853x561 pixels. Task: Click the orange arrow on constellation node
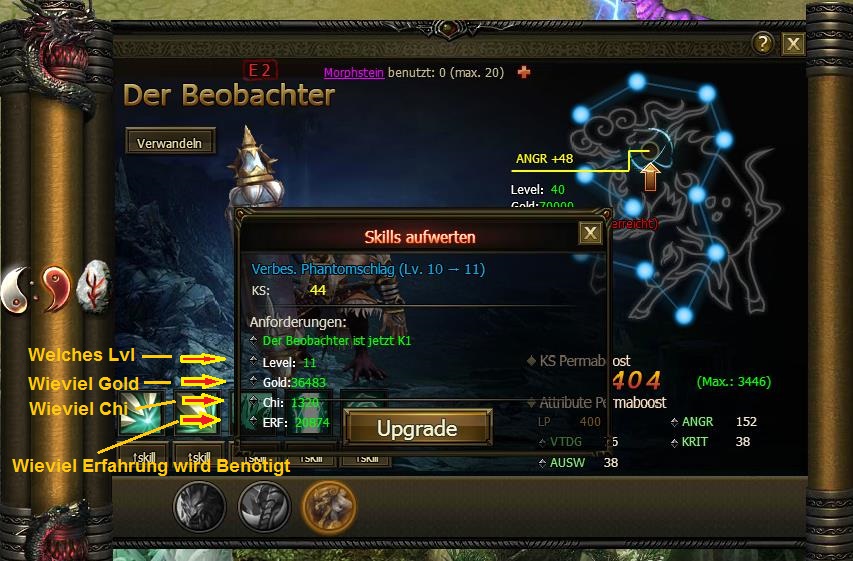[x=651, y=177]
